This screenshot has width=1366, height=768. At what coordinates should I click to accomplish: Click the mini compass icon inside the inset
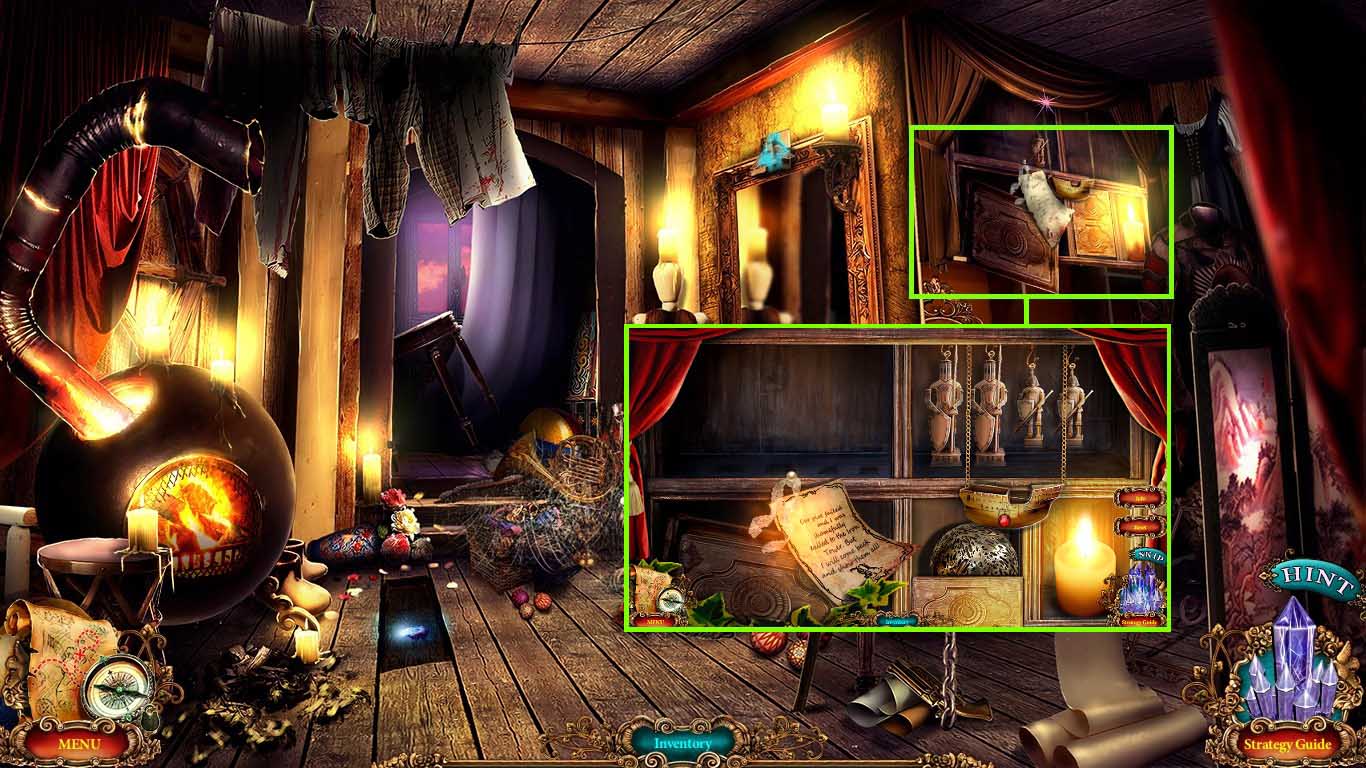[670, 600]
